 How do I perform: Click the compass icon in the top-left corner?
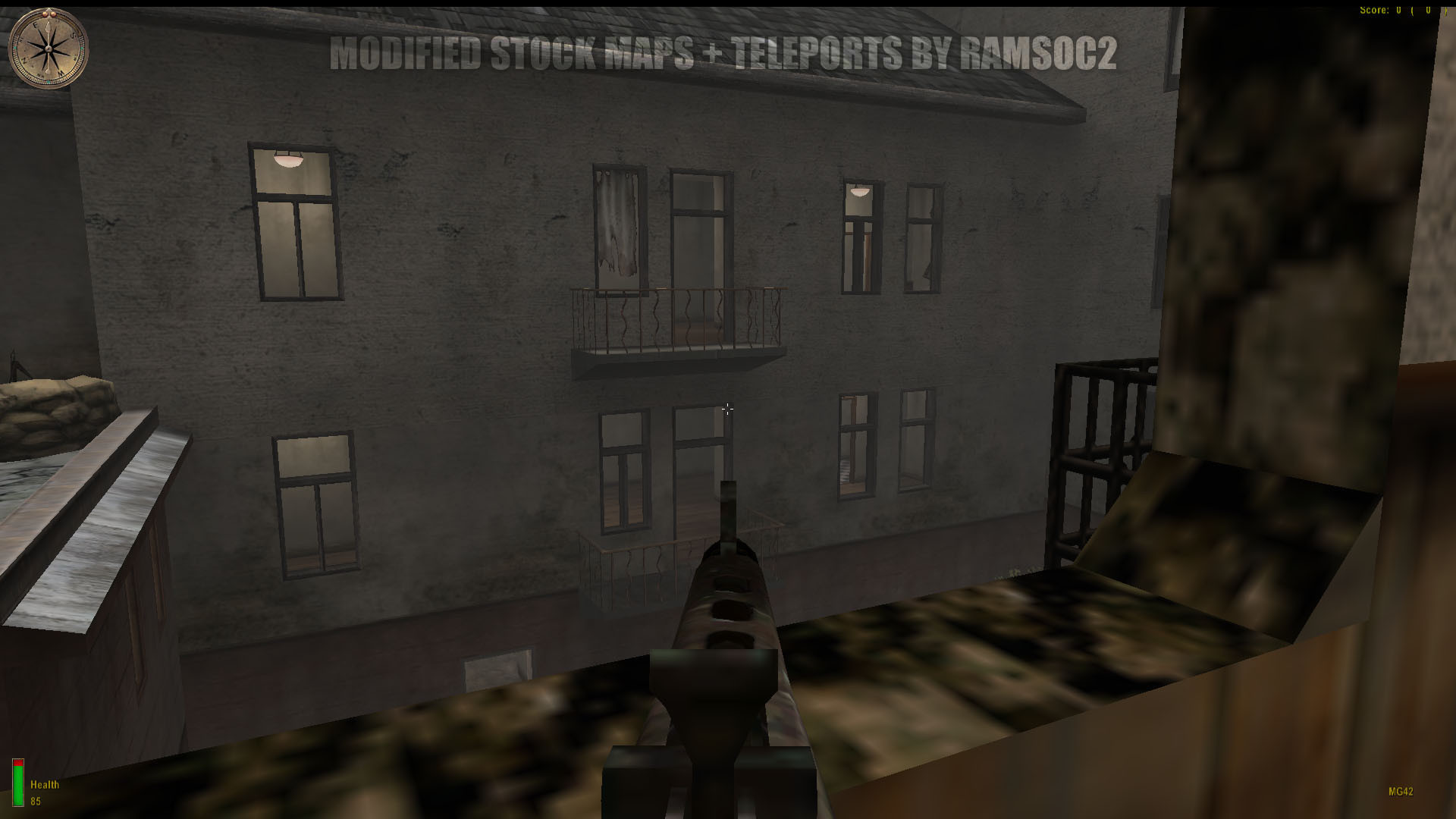tap(47, 49)
